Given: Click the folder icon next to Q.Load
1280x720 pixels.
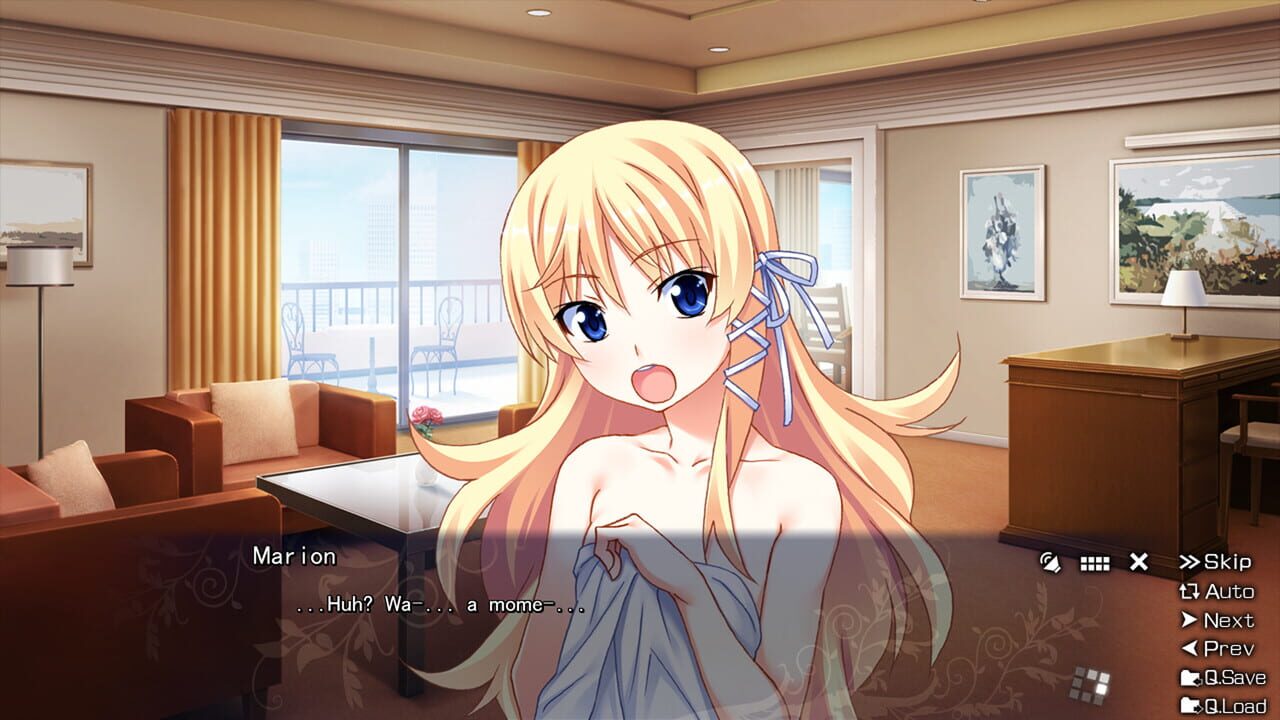Looking at the screenshot, I should [1190, 706].
